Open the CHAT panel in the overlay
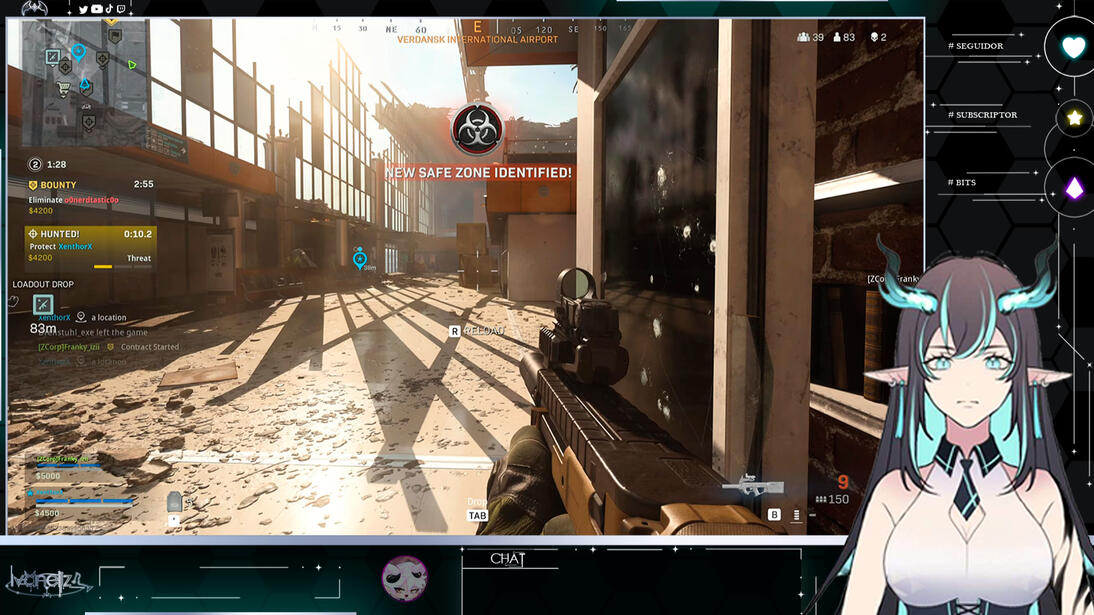 click(x=507, y=559)
